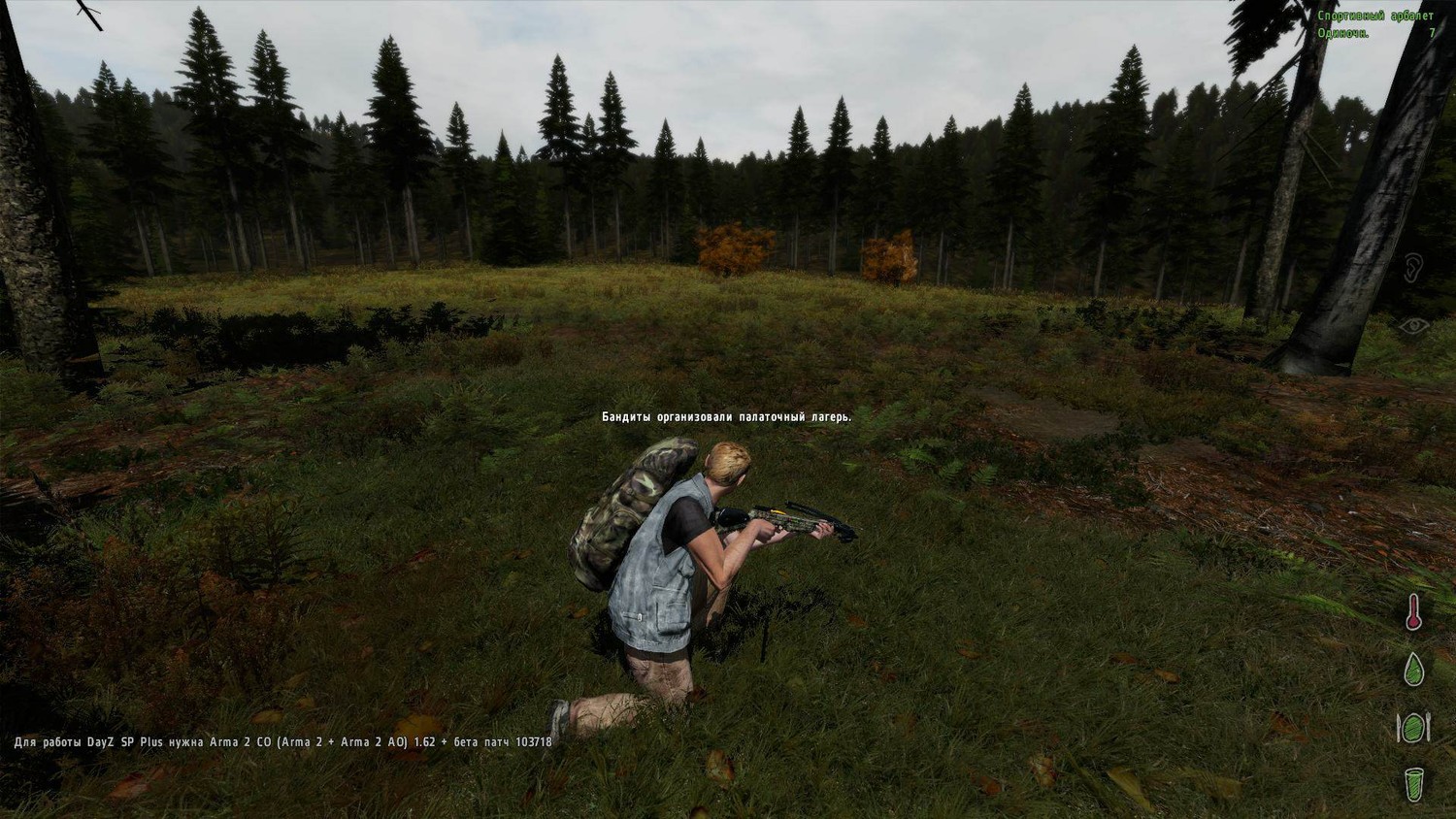Screen dimensions: 1456x819
Task: Select the plate and cutlery hunger icon
Action: 1413,727
